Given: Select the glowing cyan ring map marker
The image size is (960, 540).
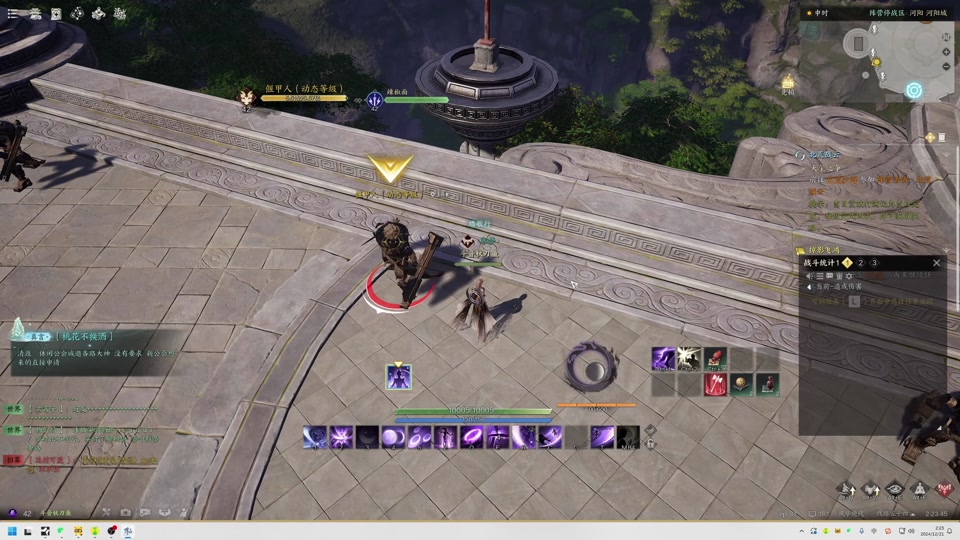Looking at the screenshot, I should [913, 90].
